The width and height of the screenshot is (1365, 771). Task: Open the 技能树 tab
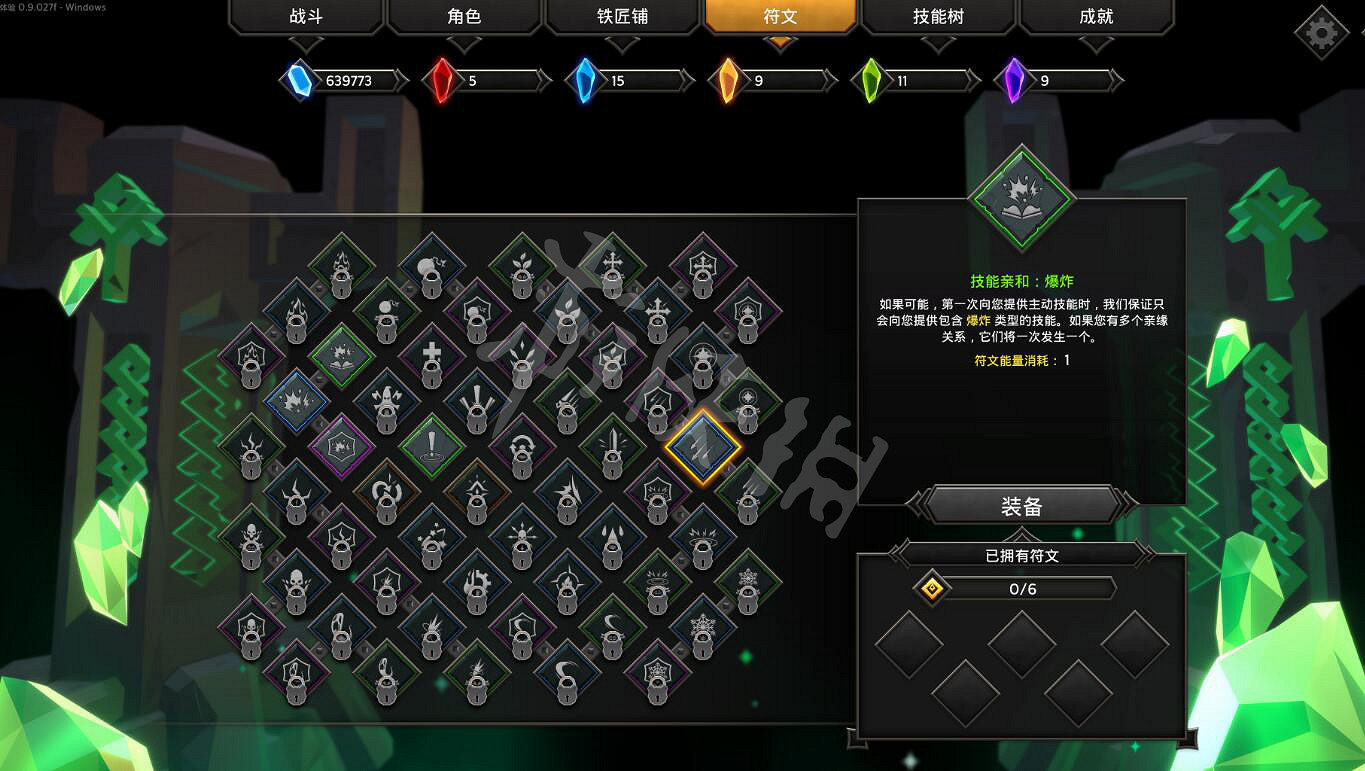tap(937, 17)
